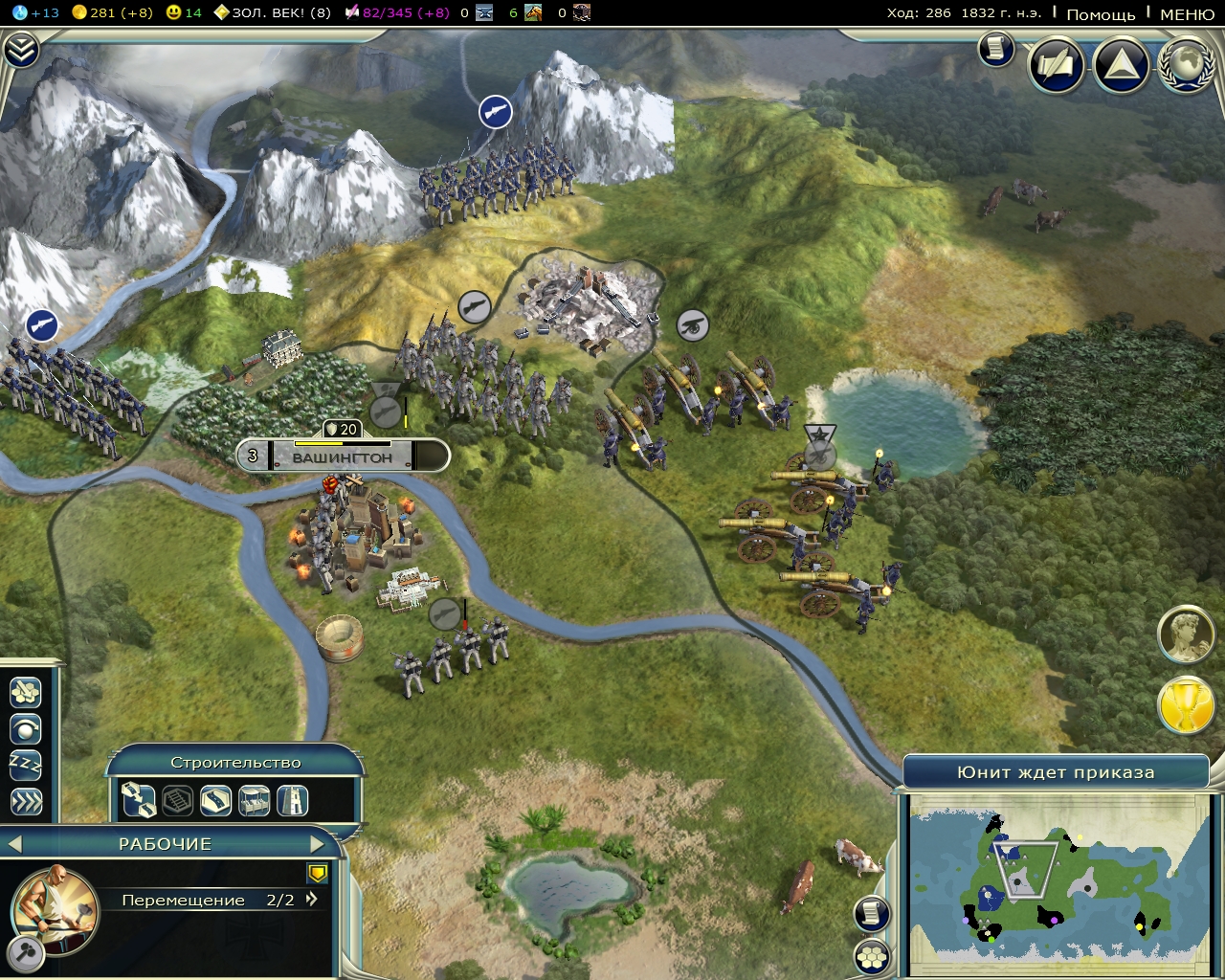Cycle to next unit with right arrow
Image resolution: width=1225 pixels, height=980 pixels.
tap(318, 844)
